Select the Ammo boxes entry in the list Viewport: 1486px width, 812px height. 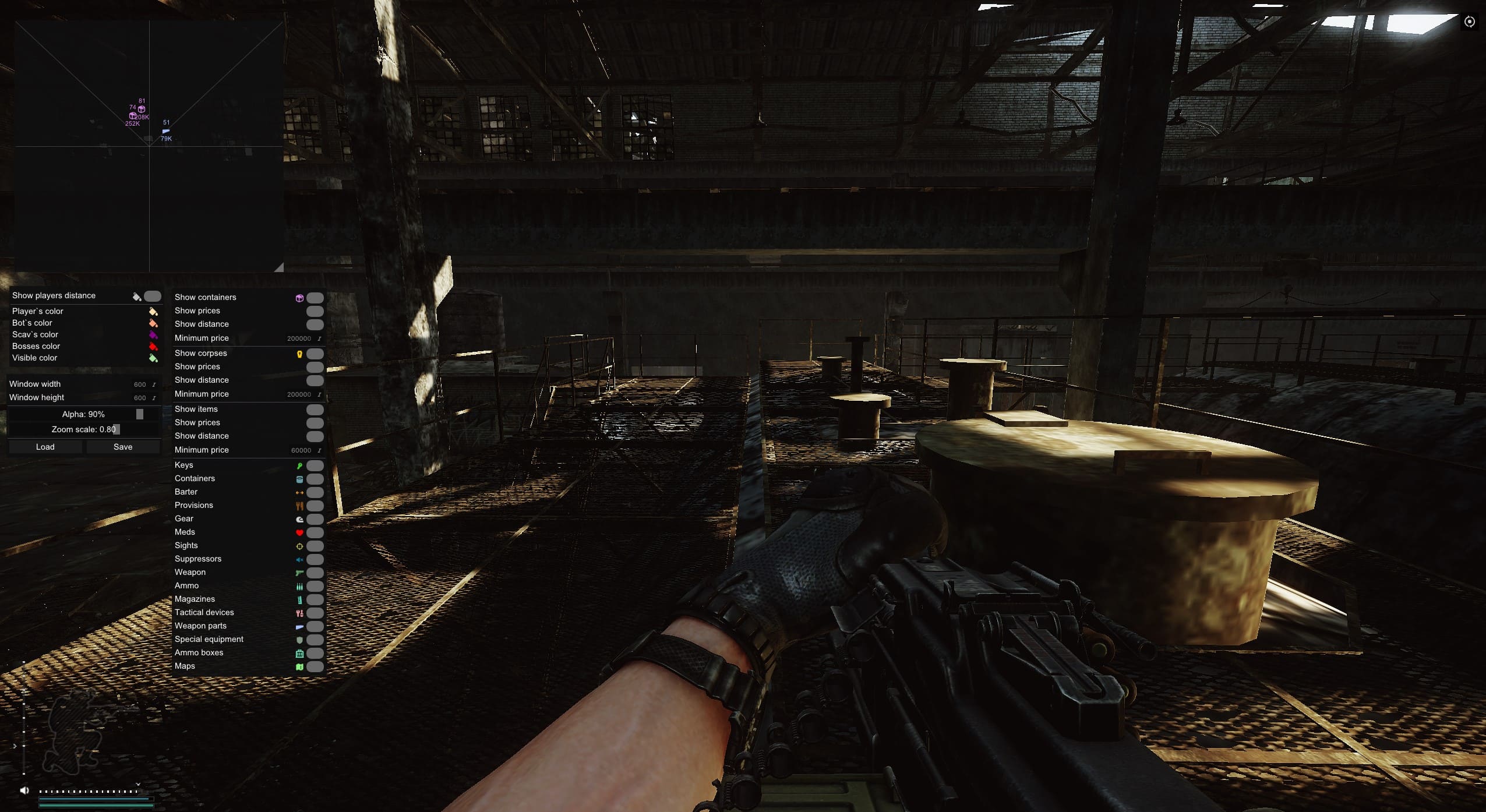pyautogui.click(x=199, y=652)
